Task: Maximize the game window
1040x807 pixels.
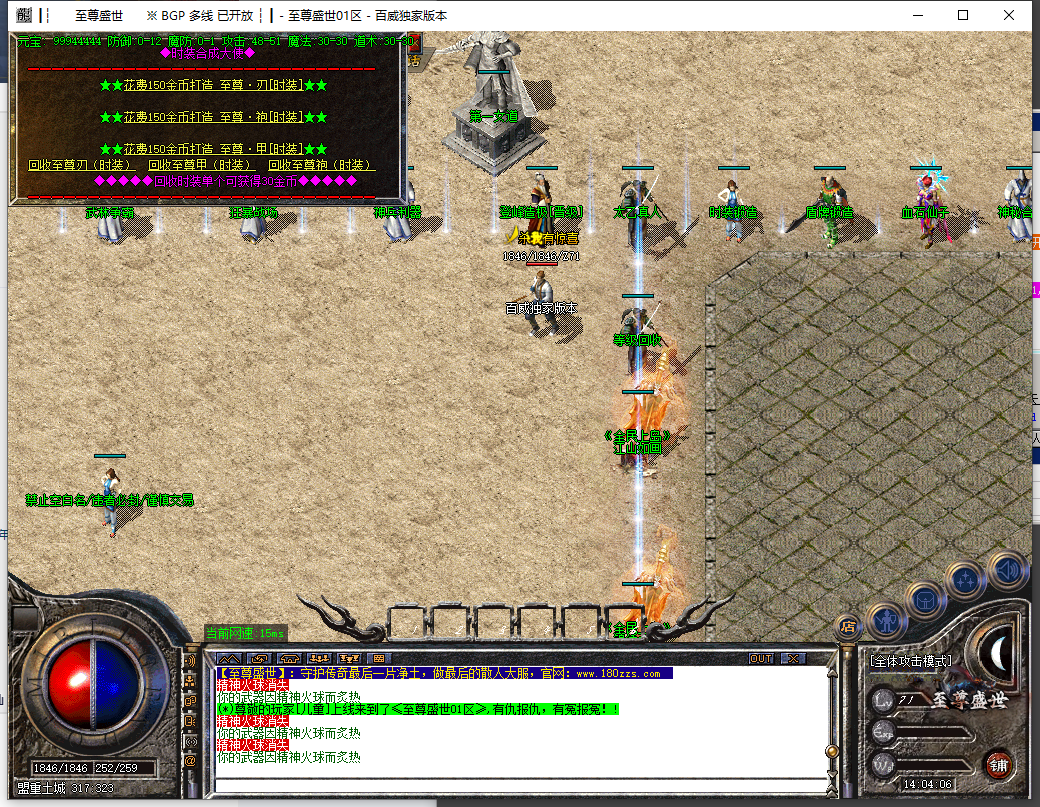Action: coord(963,15)
